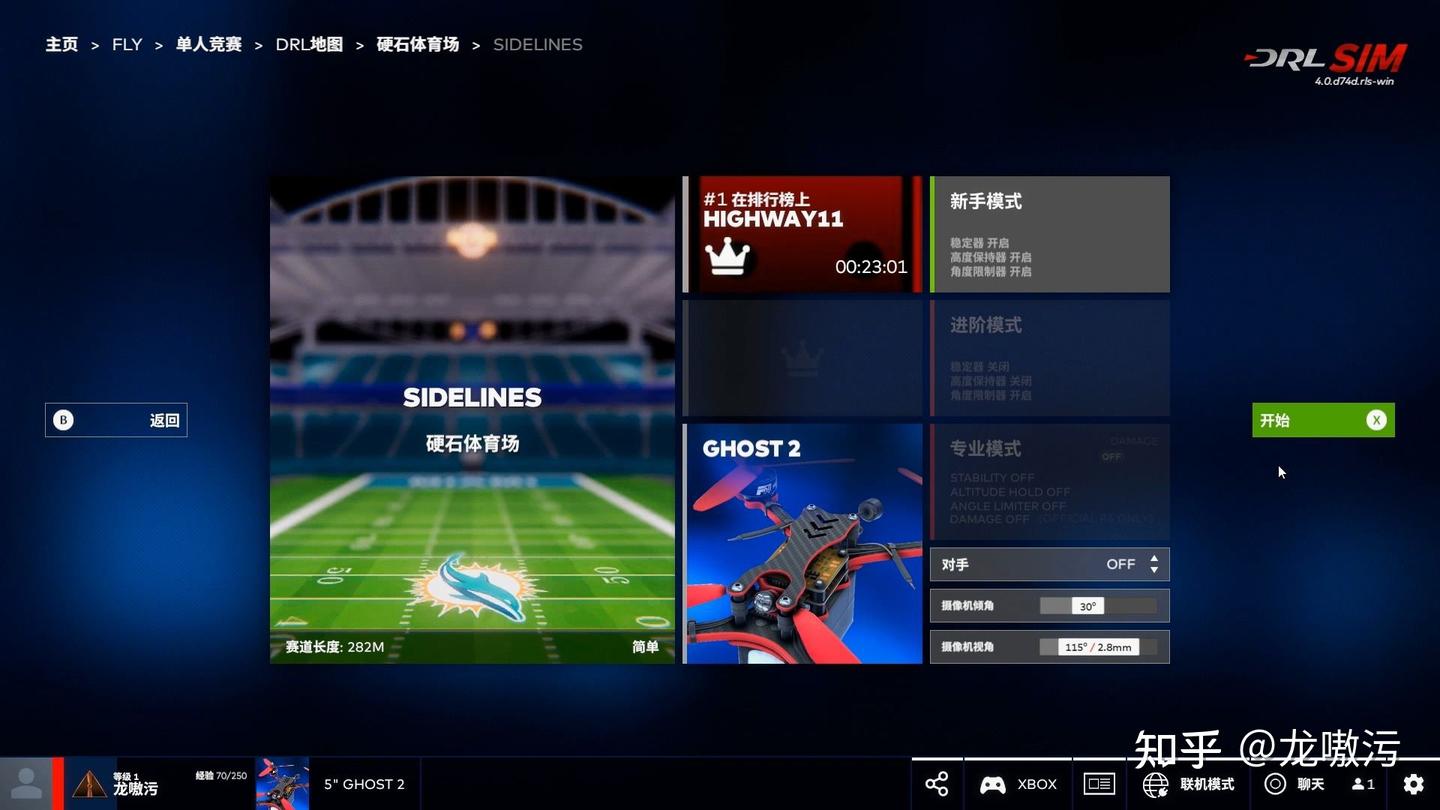The image size is (1440, 810).
Task: Click the news card icon in the bottom bar
Action: (x=1100, y=784)
